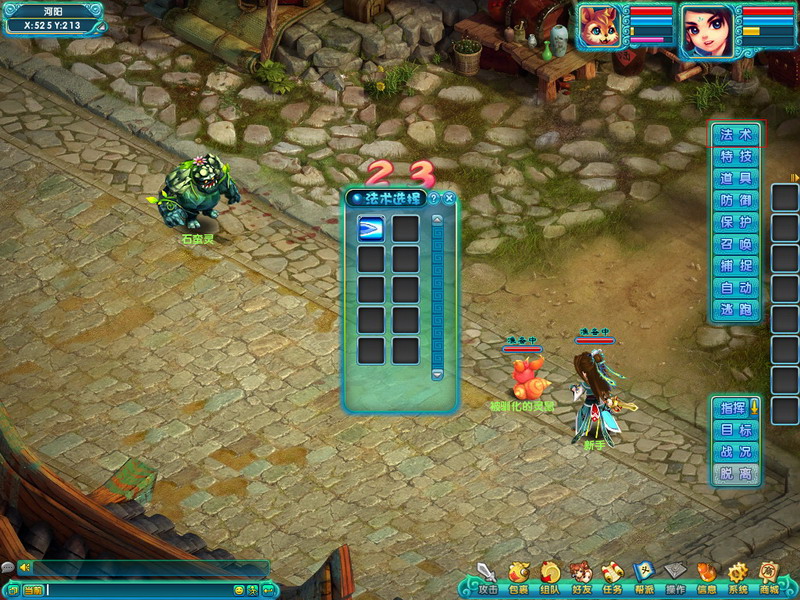Click the 目标 target button
Screen dimensions: 800x600
(x=736, y=430)
